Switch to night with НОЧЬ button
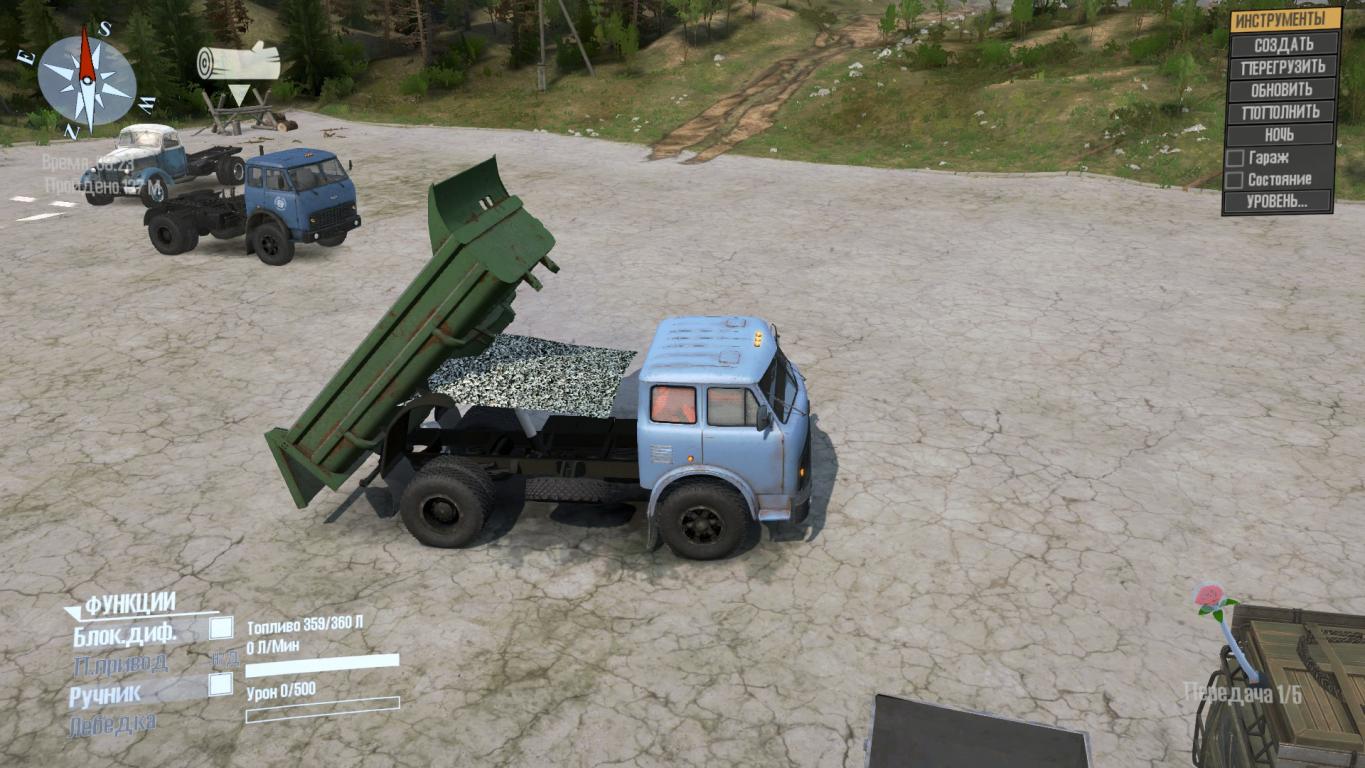The image size is (1365, 768). point(1284,134)
